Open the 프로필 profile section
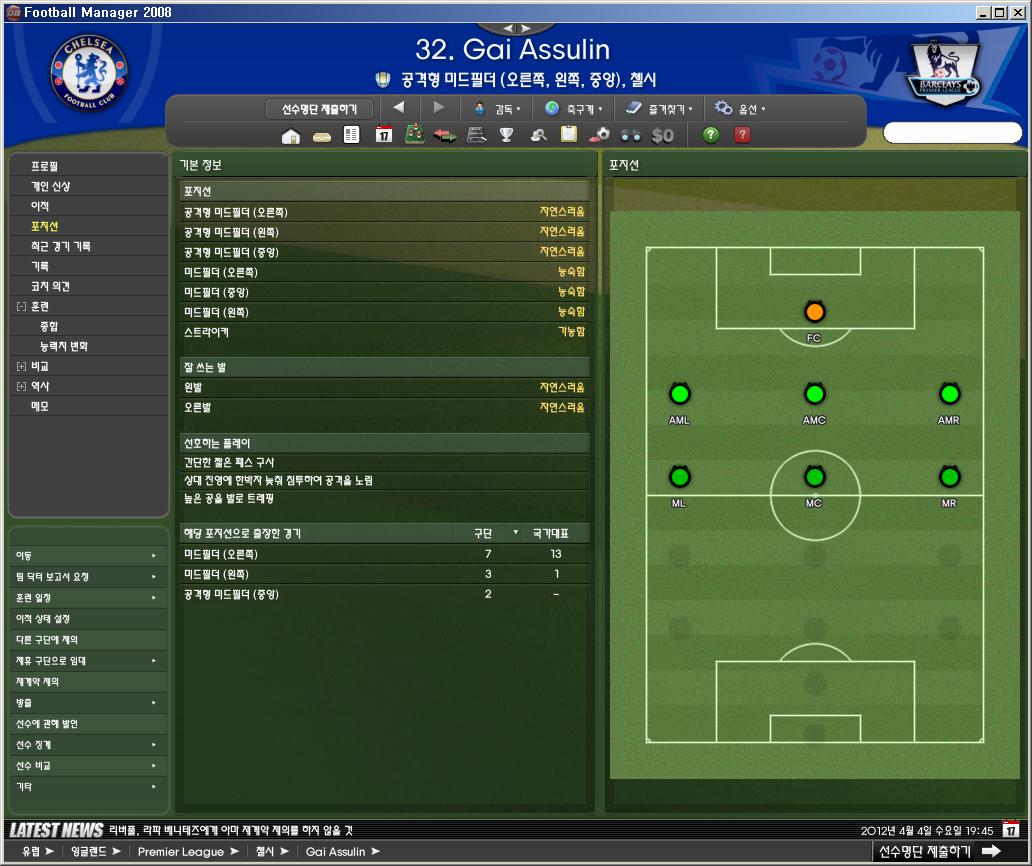Screen dimensions: 1032x866 coord(45,166)
